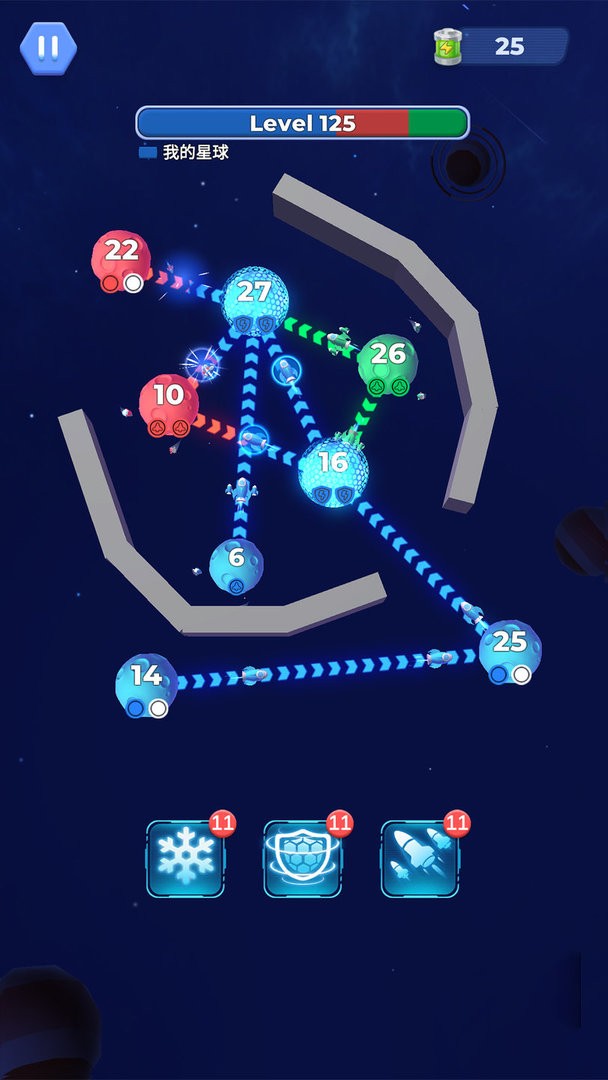Select the blue planet numbered 14
This screenshot has height=1080, width=608.
pyautogui.click(x=147, y=685)
